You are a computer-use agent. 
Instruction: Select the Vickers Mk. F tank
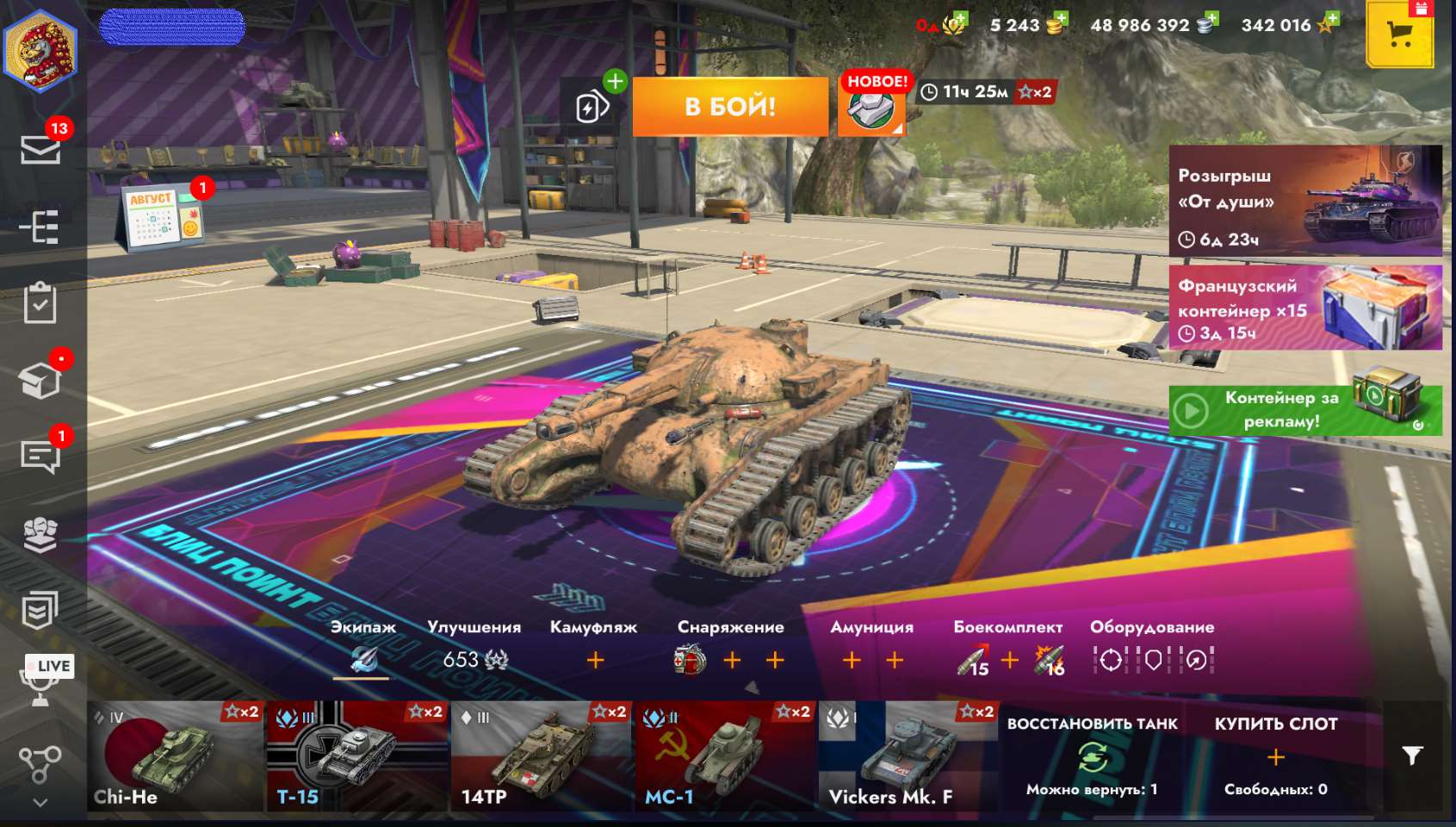(908, 758)
